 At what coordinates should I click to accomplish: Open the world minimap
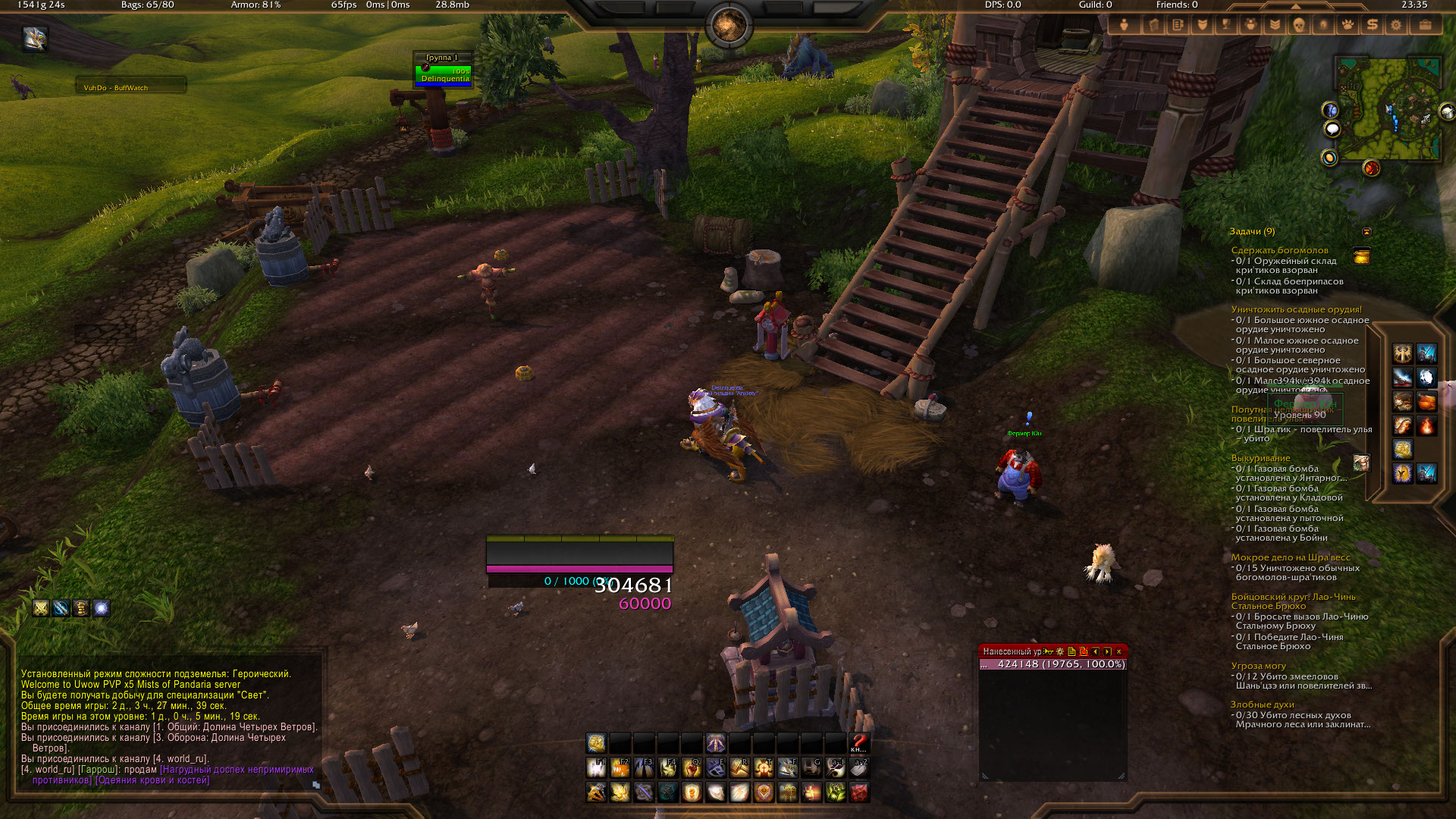coord(1388,108)
